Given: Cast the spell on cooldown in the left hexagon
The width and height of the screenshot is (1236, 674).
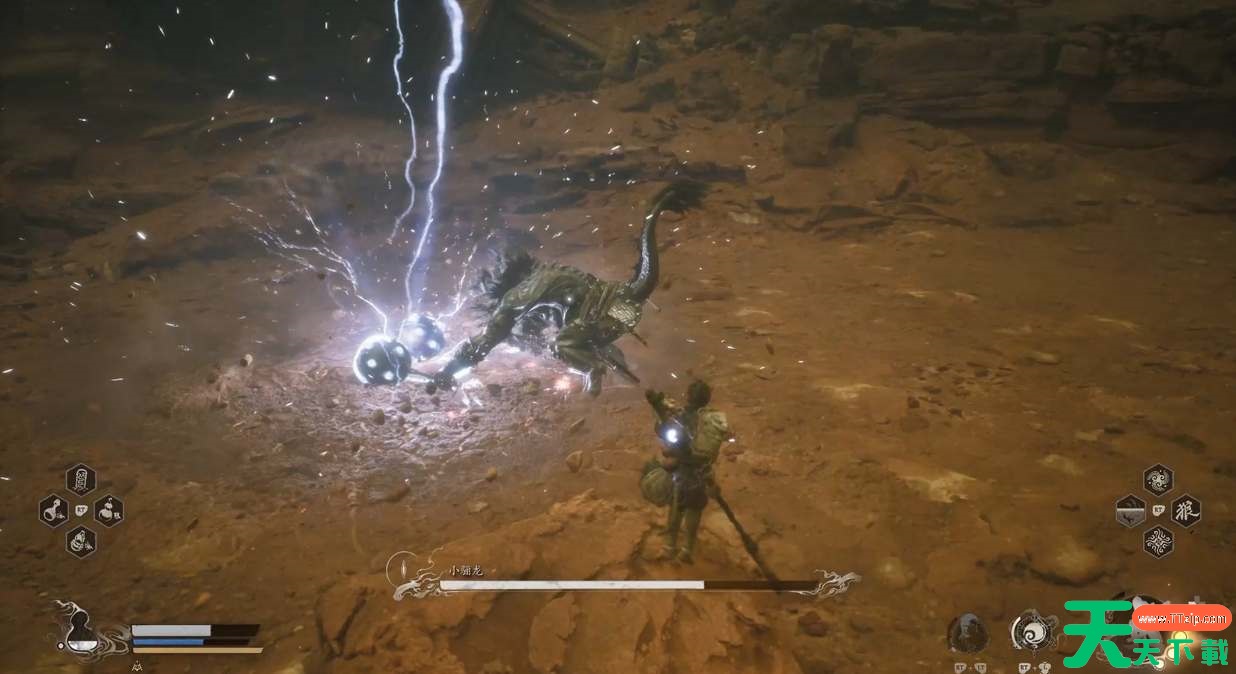Looking at the screenshot, I should tap(1130, 511).
